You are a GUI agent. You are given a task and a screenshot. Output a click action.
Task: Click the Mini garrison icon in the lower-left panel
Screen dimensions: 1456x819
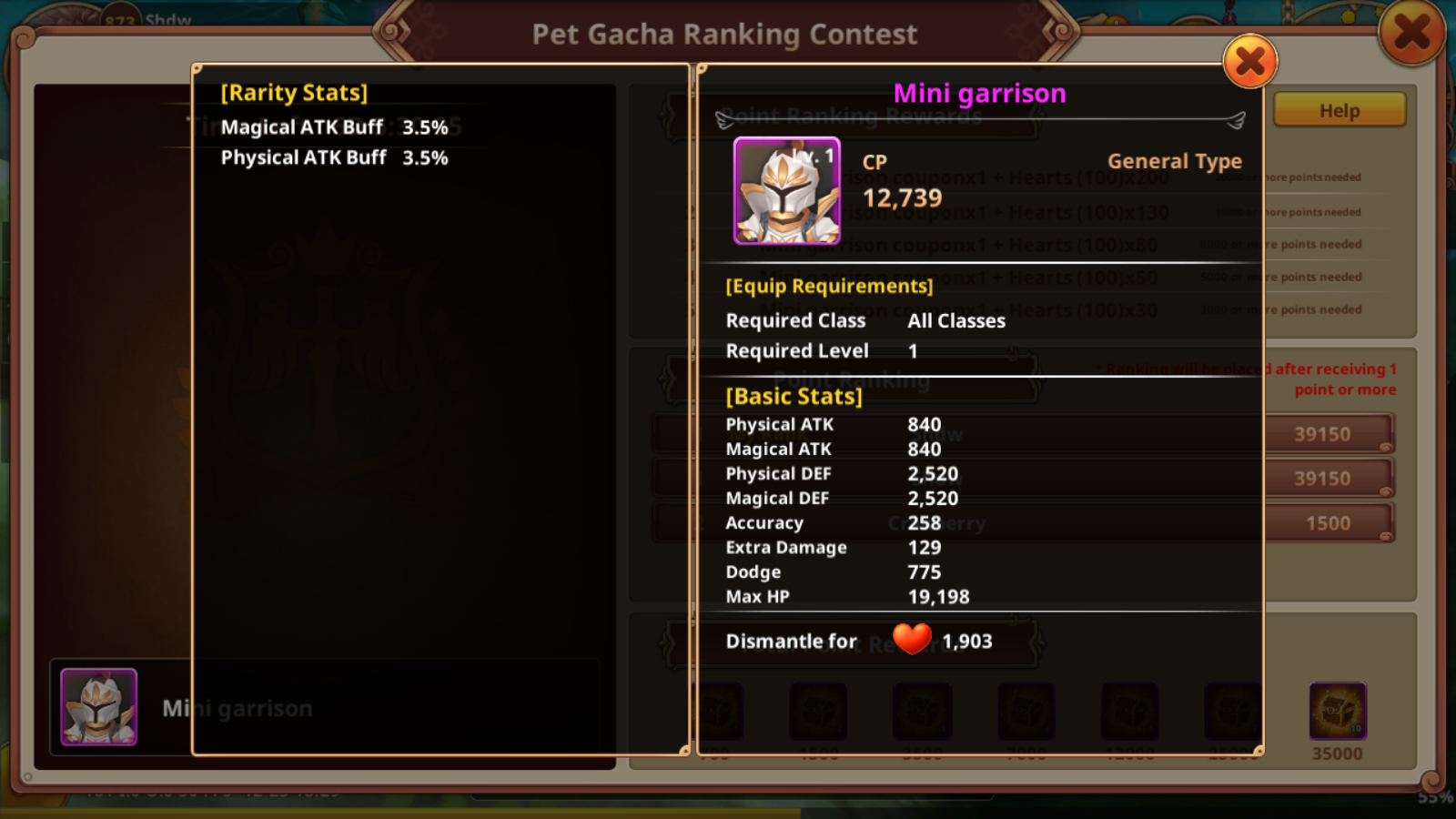(x=99, y=707)
